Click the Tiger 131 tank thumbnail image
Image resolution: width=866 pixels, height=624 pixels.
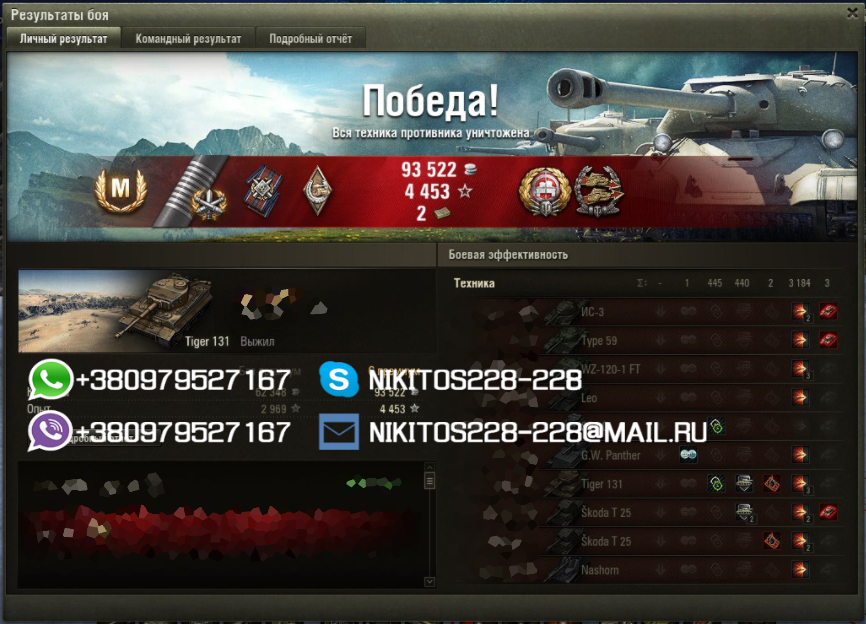pos(165,310)
